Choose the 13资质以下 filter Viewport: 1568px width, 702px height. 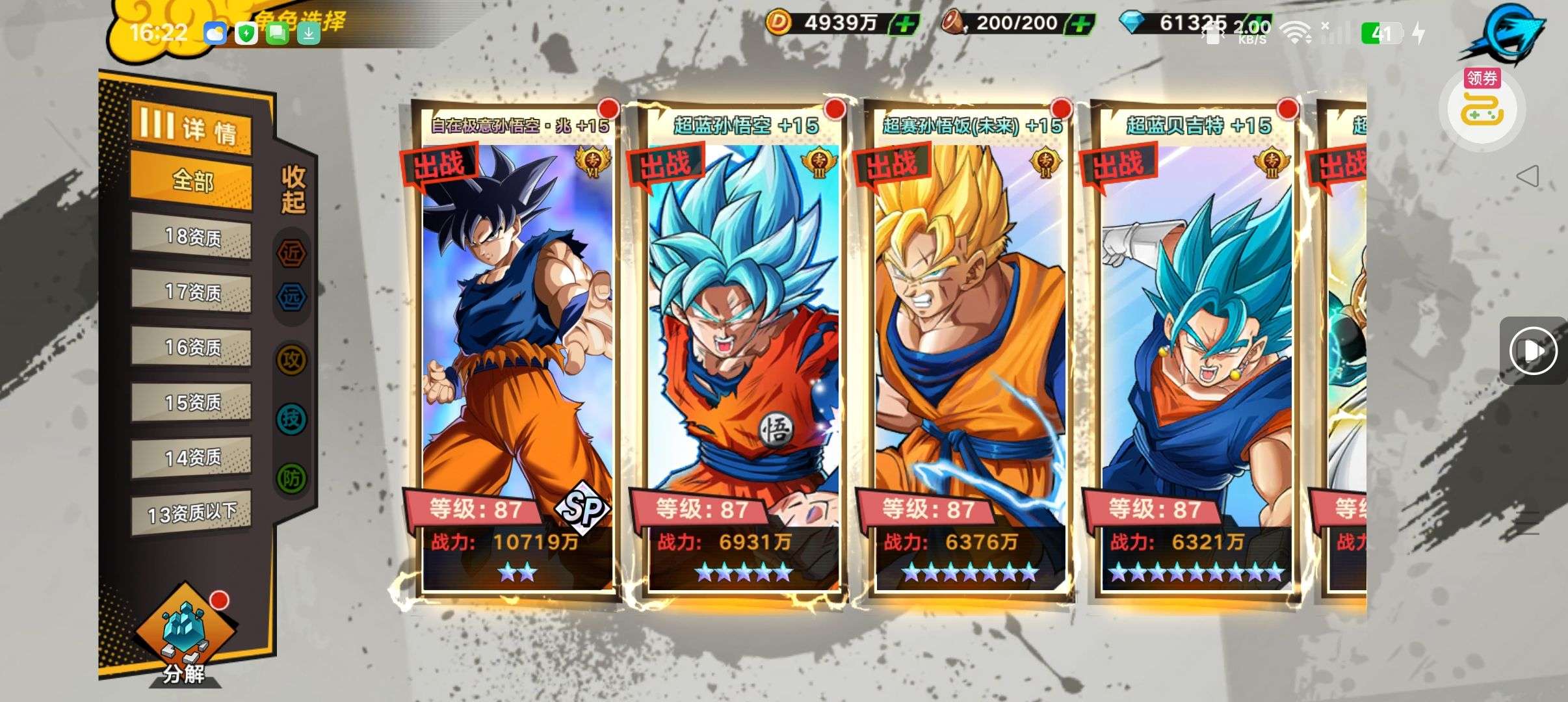tap(192, 513)
